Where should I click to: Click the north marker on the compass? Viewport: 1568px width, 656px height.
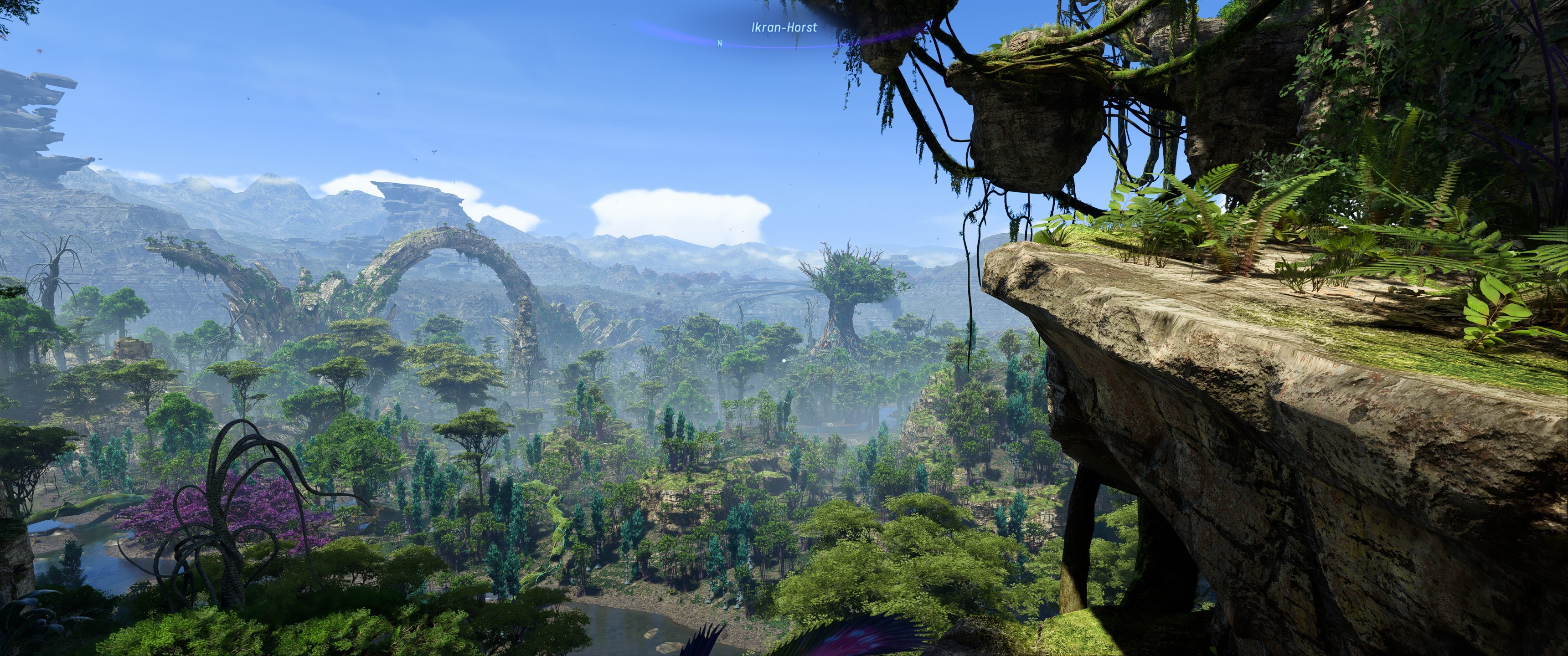click(720, 43)
